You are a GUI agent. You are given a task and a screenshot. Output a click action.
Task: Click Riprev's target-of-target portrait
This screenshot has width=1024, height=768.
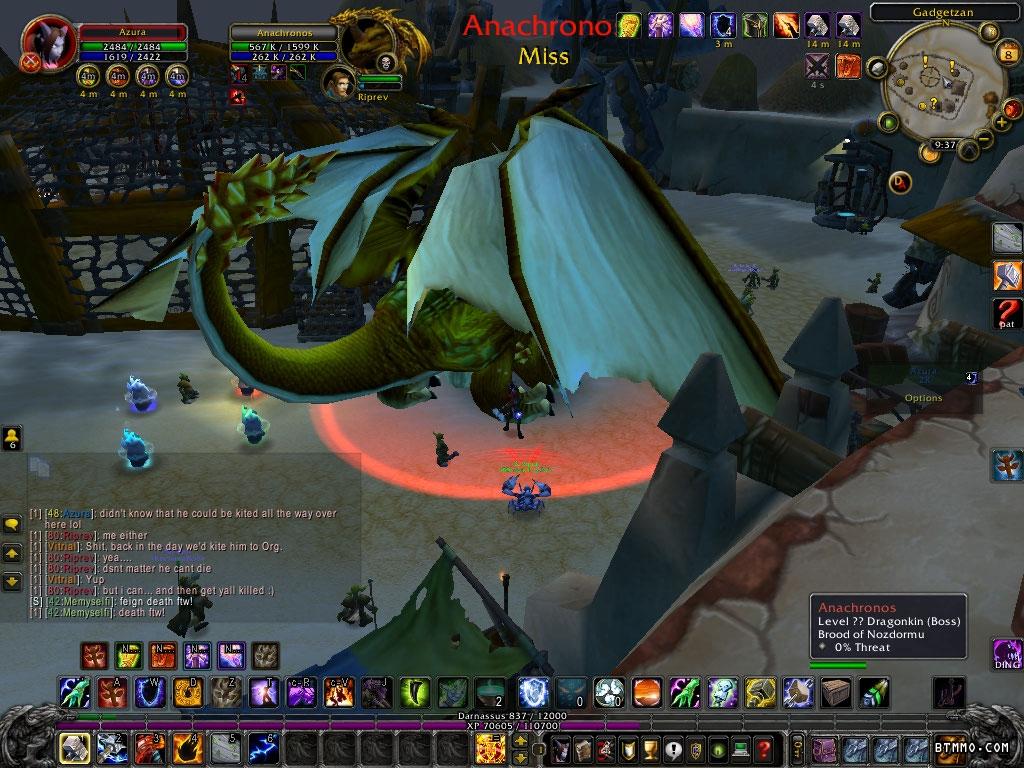coord(338,84)
